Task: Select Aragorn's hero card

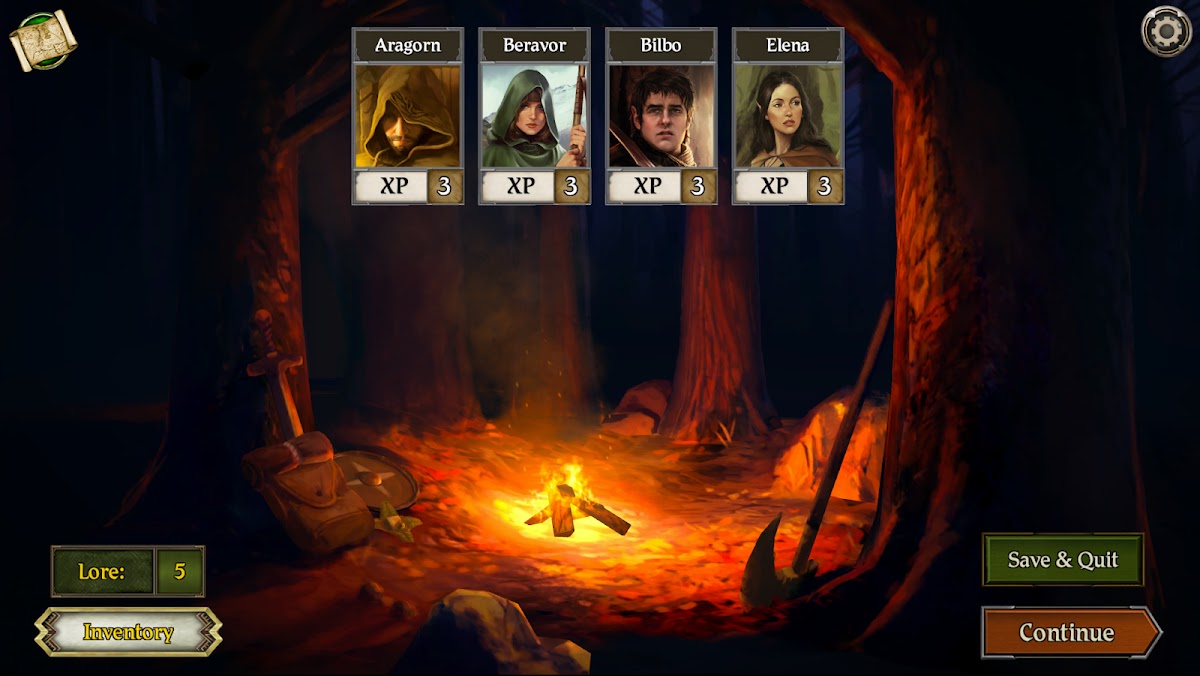Action: 407,116
